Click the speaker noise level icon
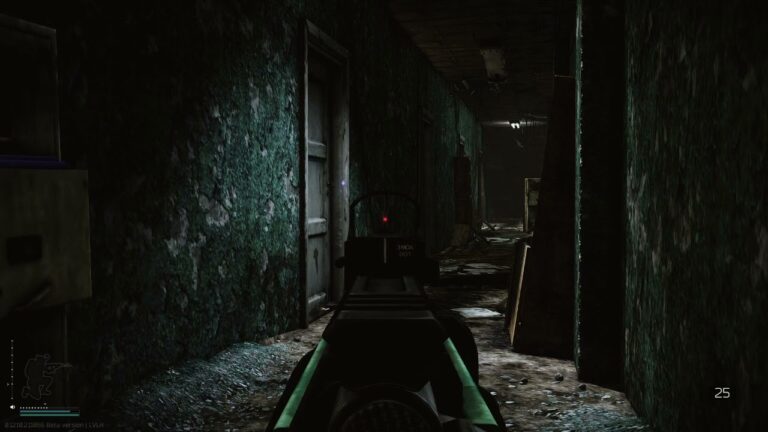Image resolution: width=768 pixels, height=432 pixels. coord(13,407)
